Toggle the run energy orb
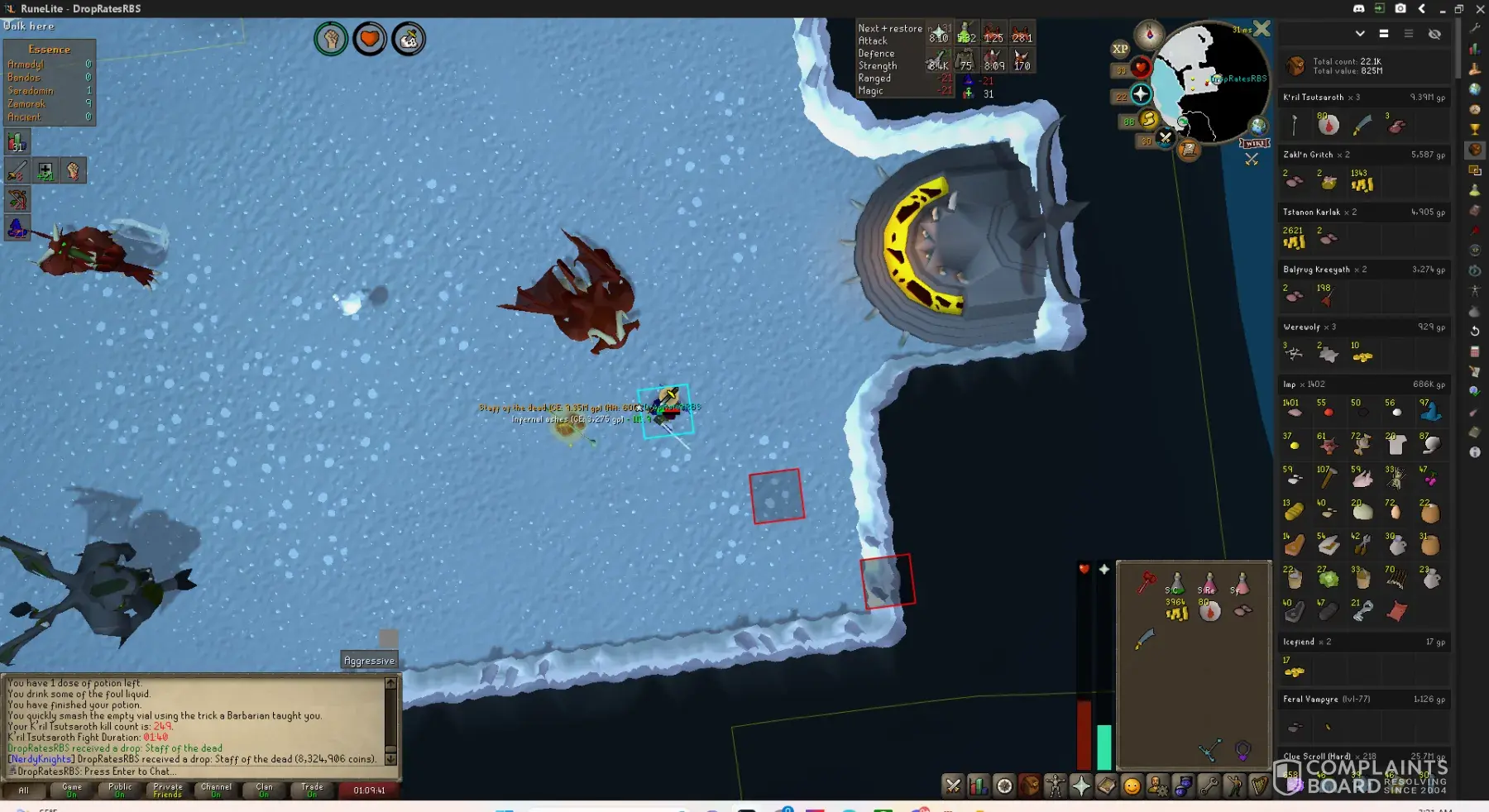1489x812 pixels. click(x=1148, y=120)
